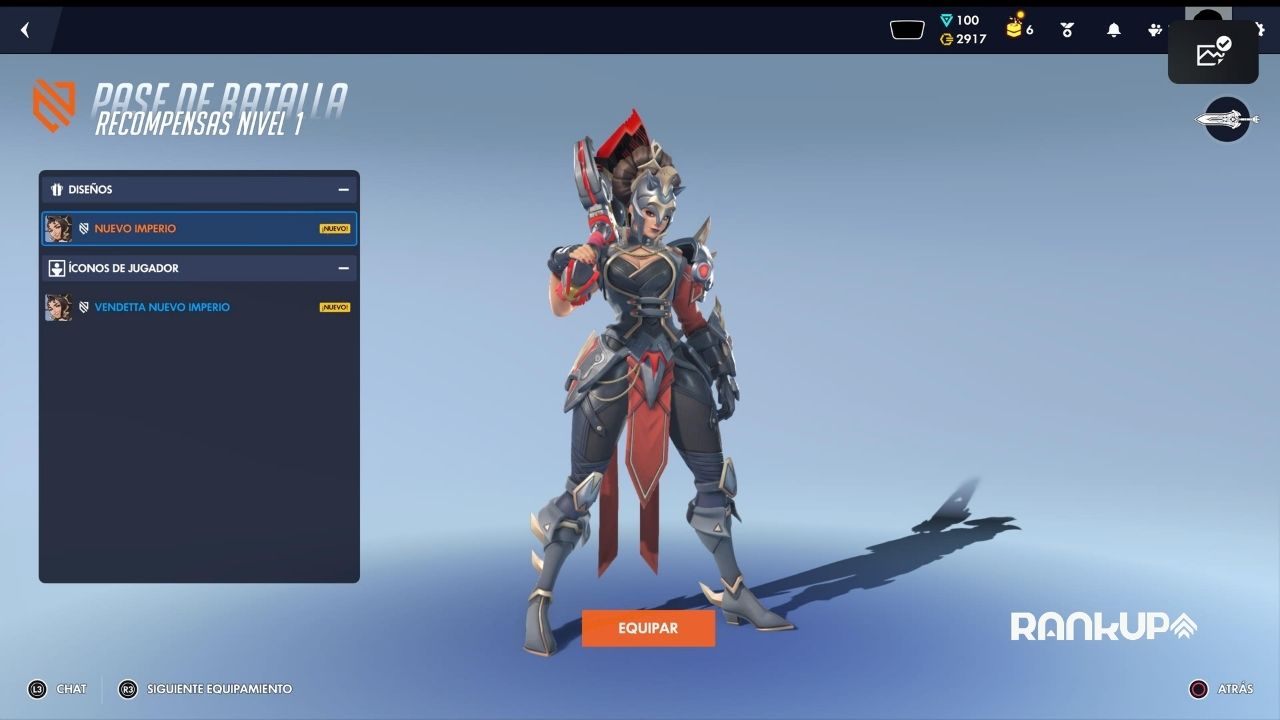View the sword weapon preview
Viewport: 1280px width, 720px height.
pyautogui.click(x=1227, y=120)
